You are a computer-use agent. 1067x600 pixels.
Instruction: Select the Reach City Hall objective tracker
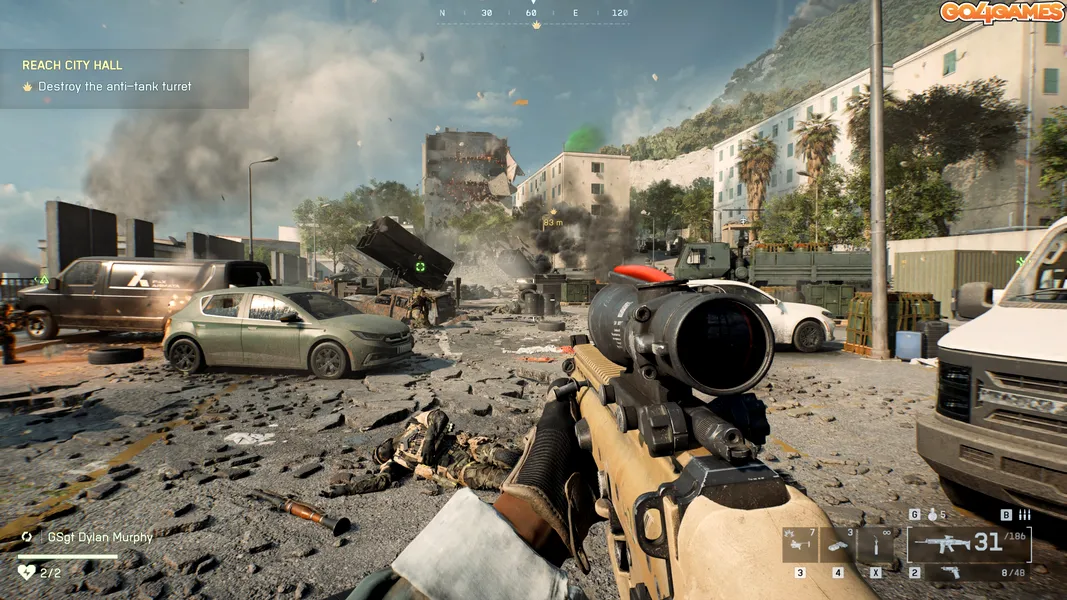(x=123, y=77)
